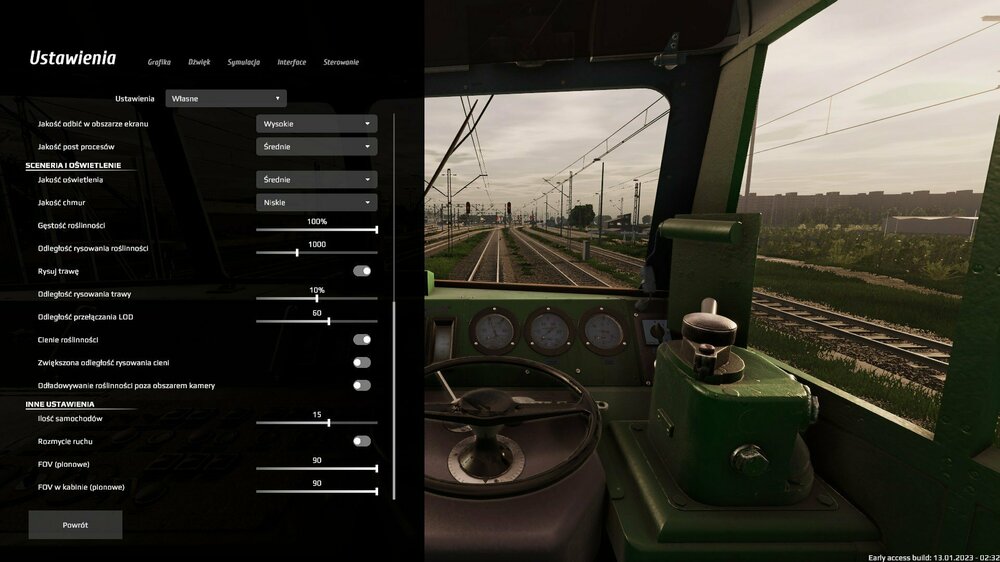Open the Jakość post procesów dropdown

316,146
